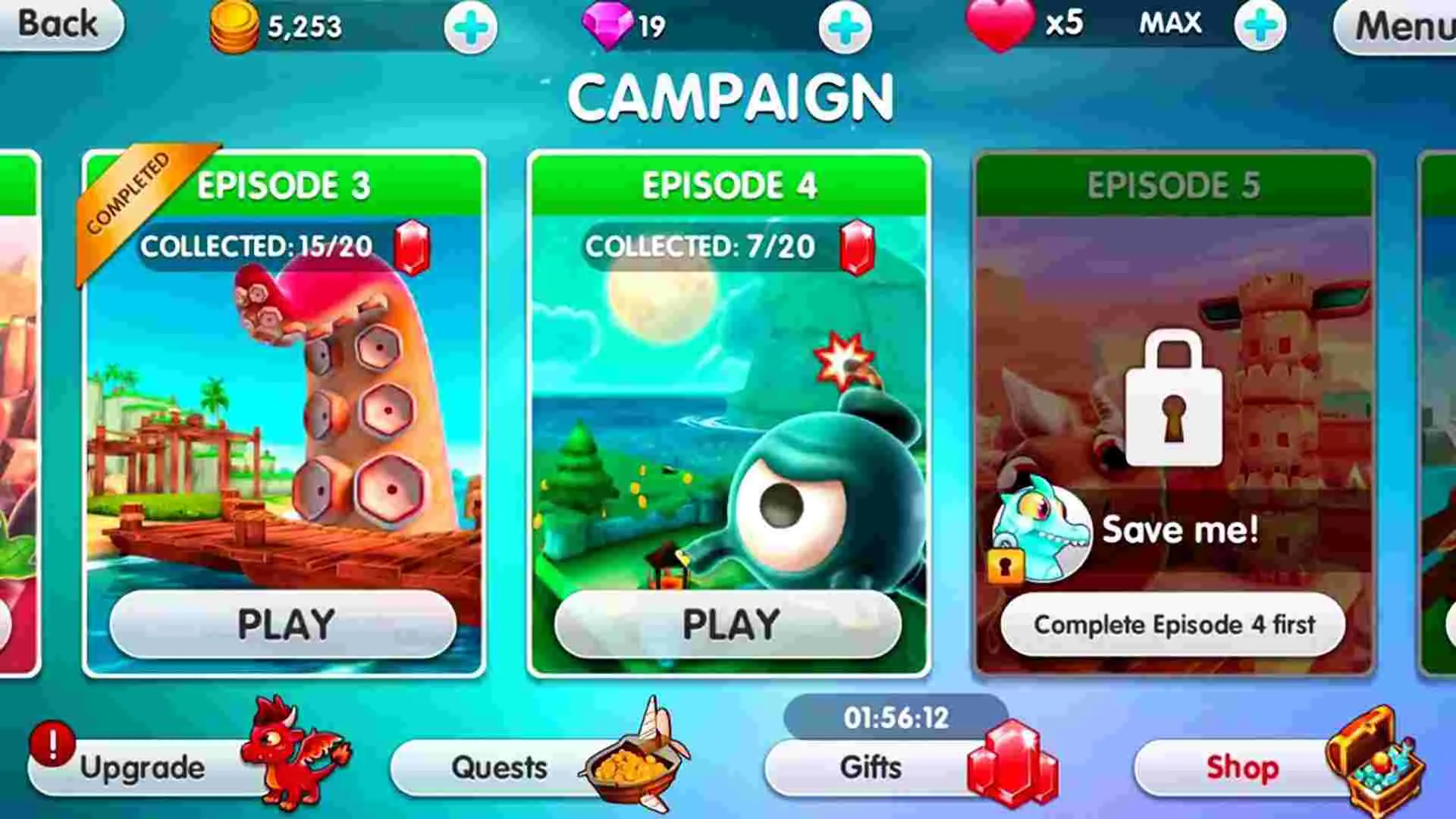1456x819 pixels.
Task: Tap the white lock icon on Episode 5
Action: pyautogui.click(x=1175, y=394)
